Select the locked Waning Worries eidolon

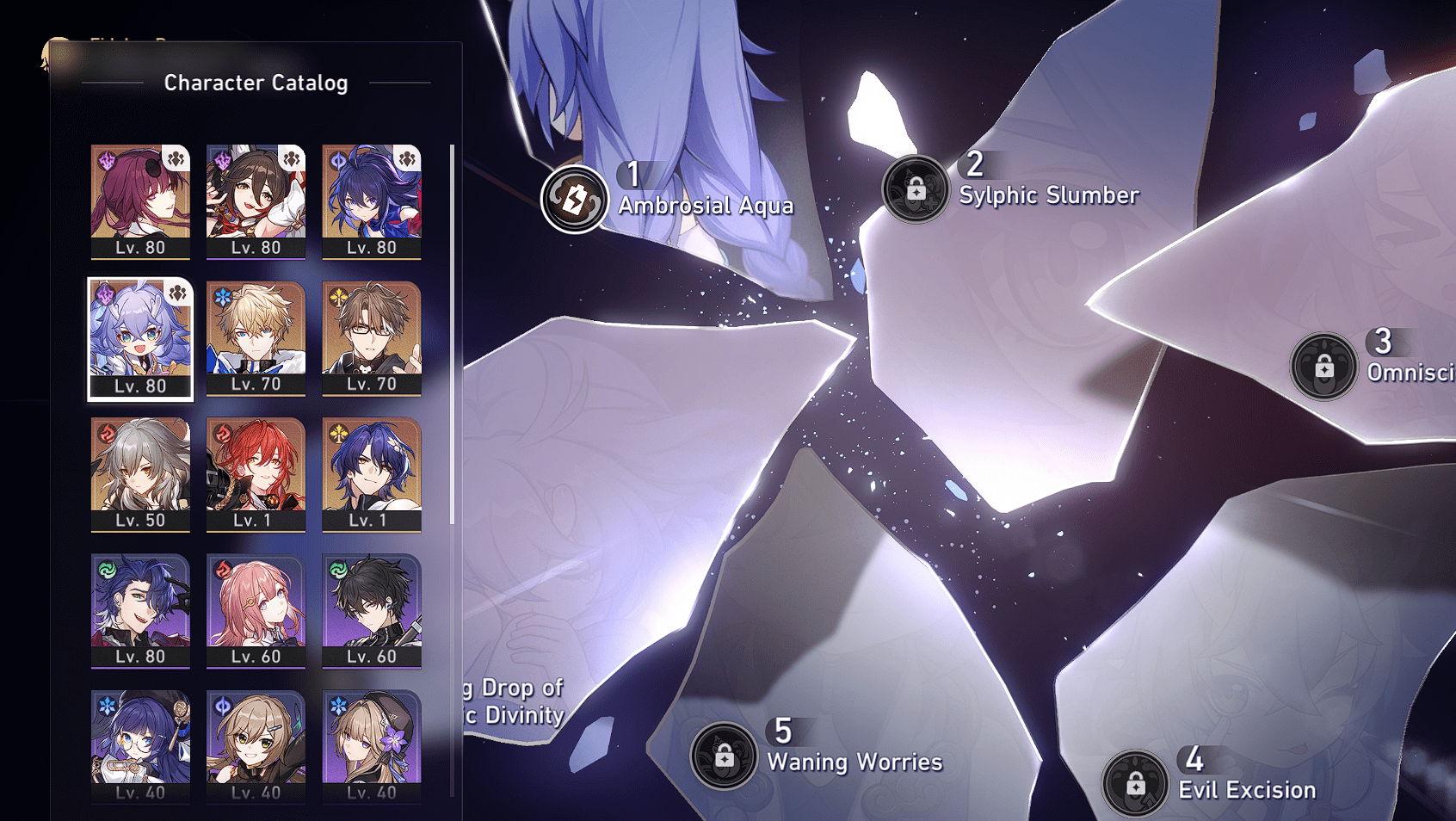coord(724,756)
